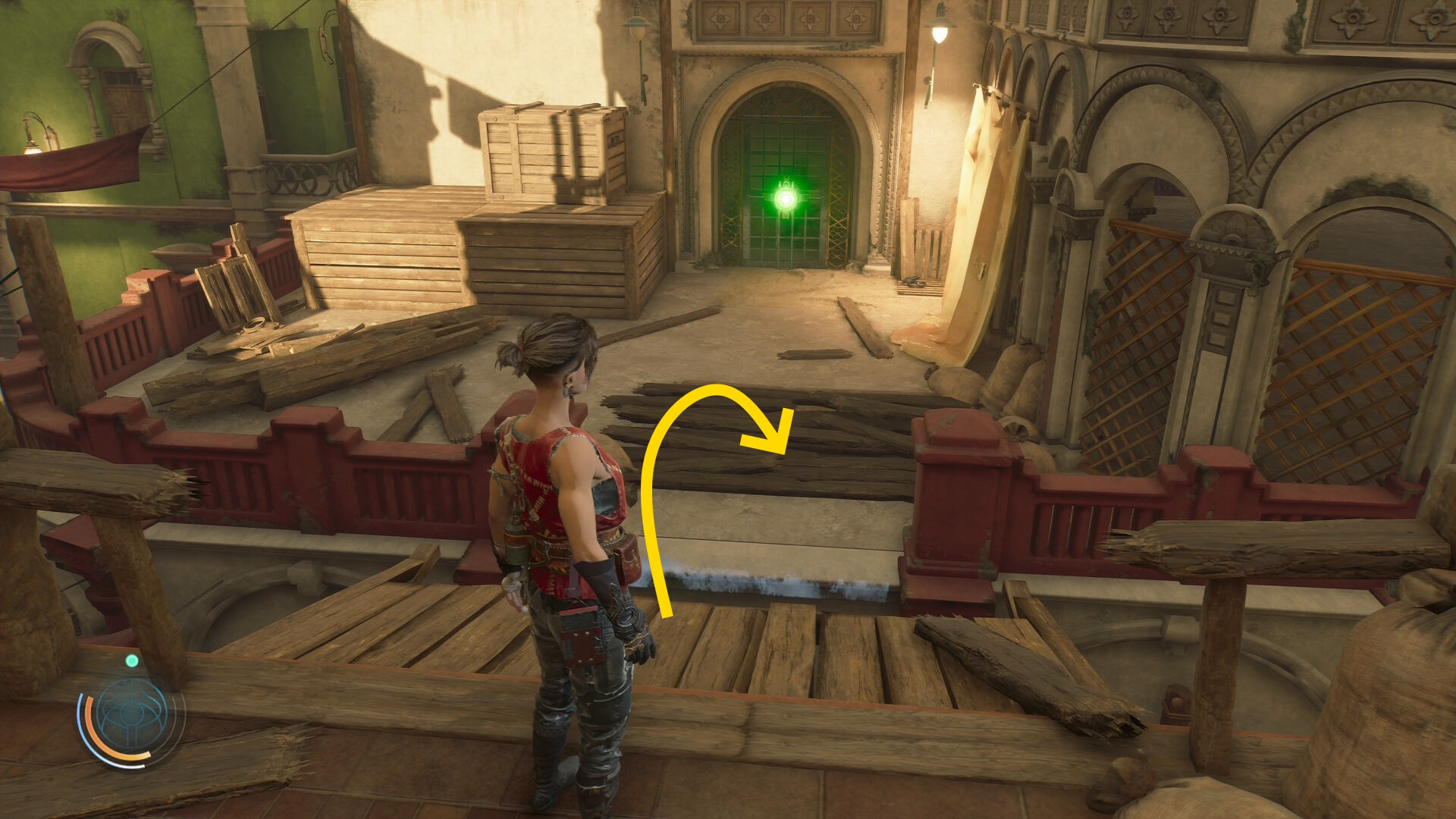Screen dimensions: 1456x819
Task: Click the blue eye emblem HUD icon
Action: (131, 715)
